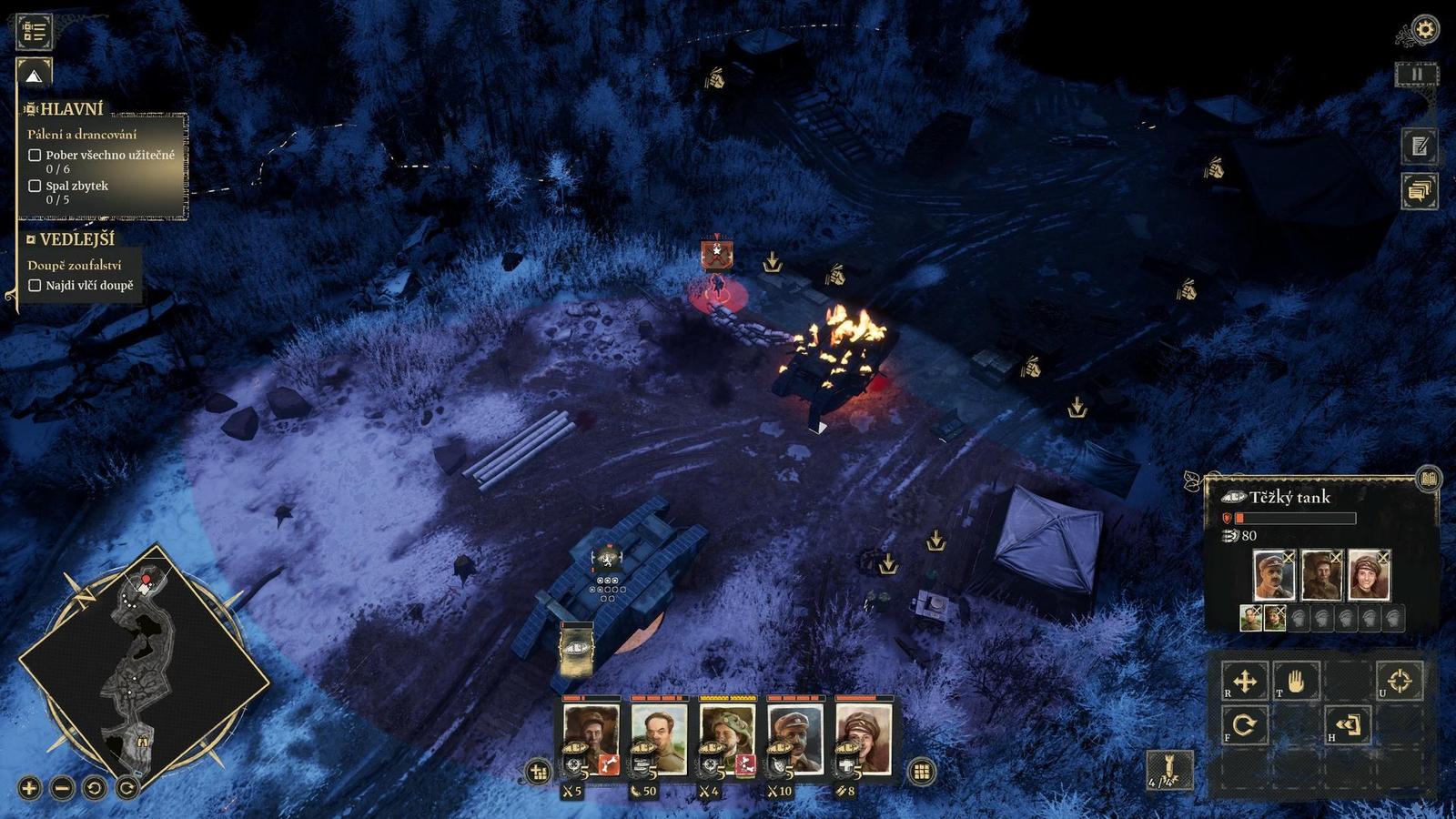
Task: Open the notes journal icon
Action: click(1419, 146)
